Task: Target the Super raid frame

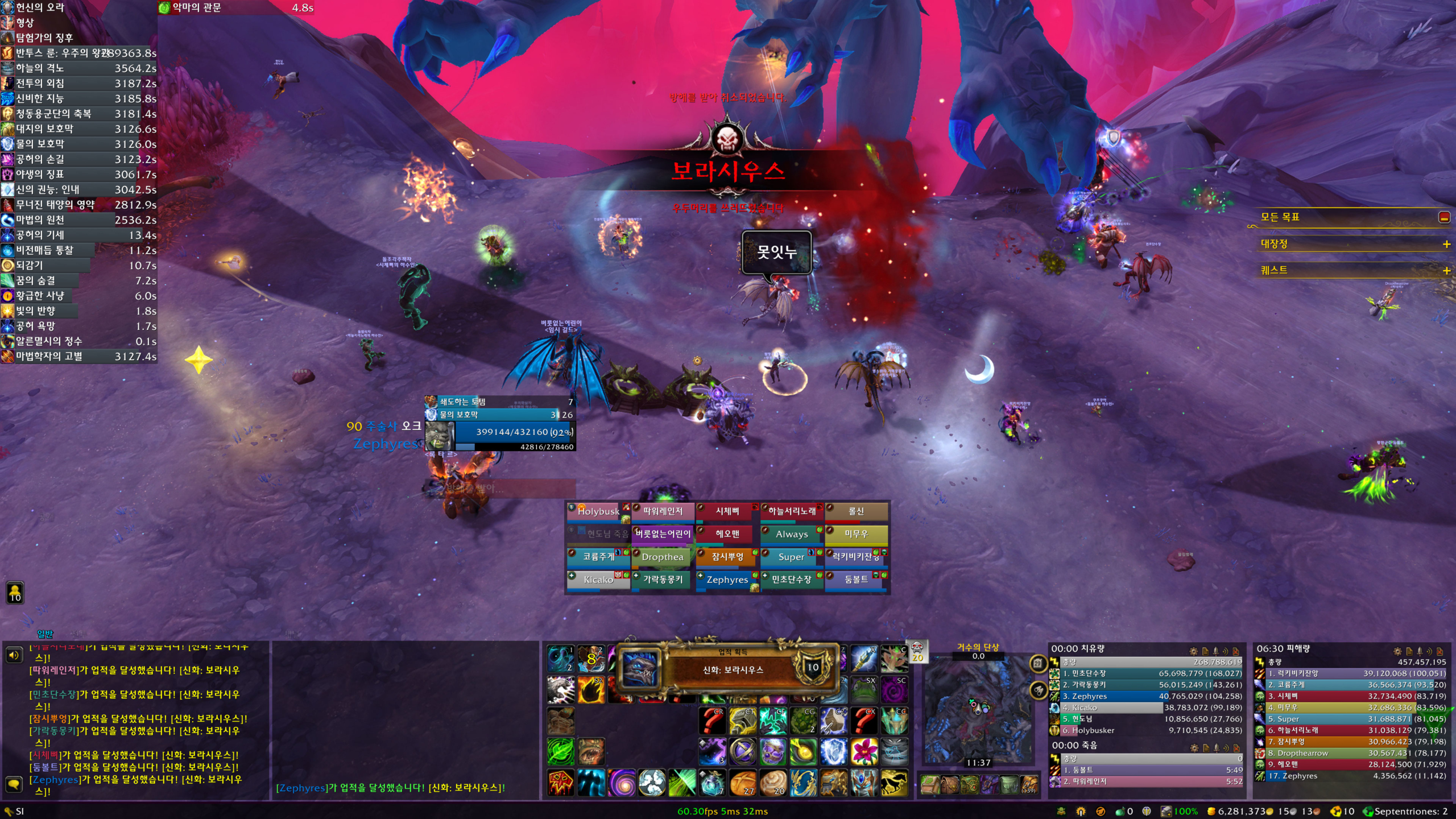Action: coord(791,557)
